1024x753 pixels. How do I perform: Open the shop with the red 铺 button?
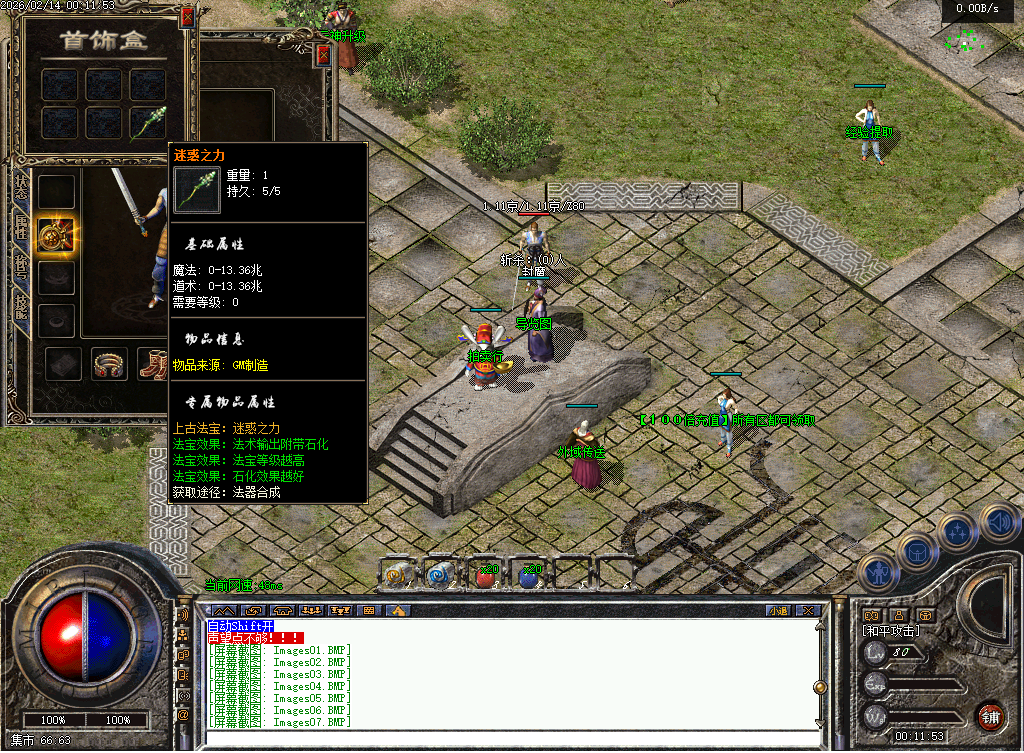(989, 716)
